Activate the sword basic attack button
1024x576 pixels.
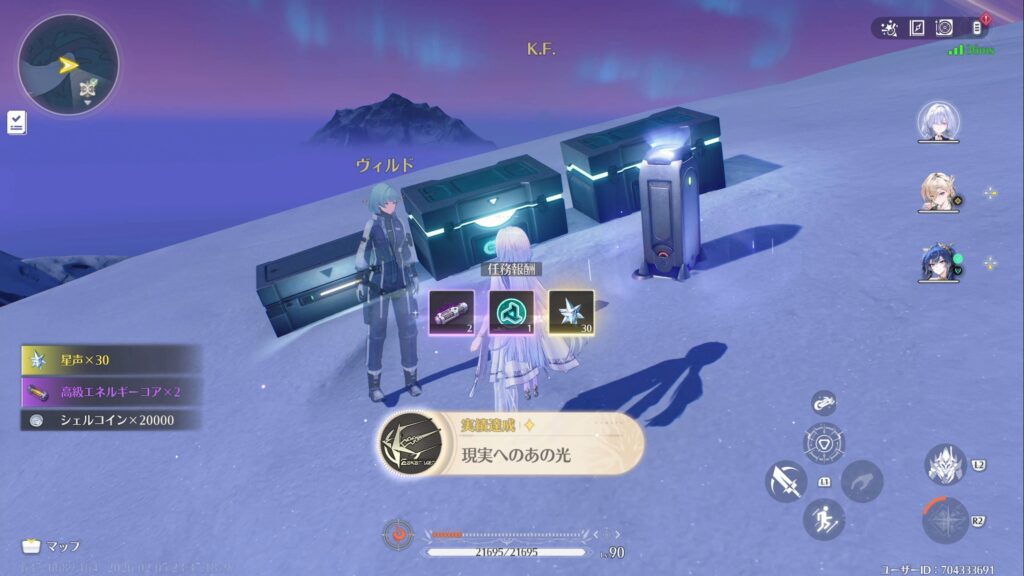click(x=785, y=481)
